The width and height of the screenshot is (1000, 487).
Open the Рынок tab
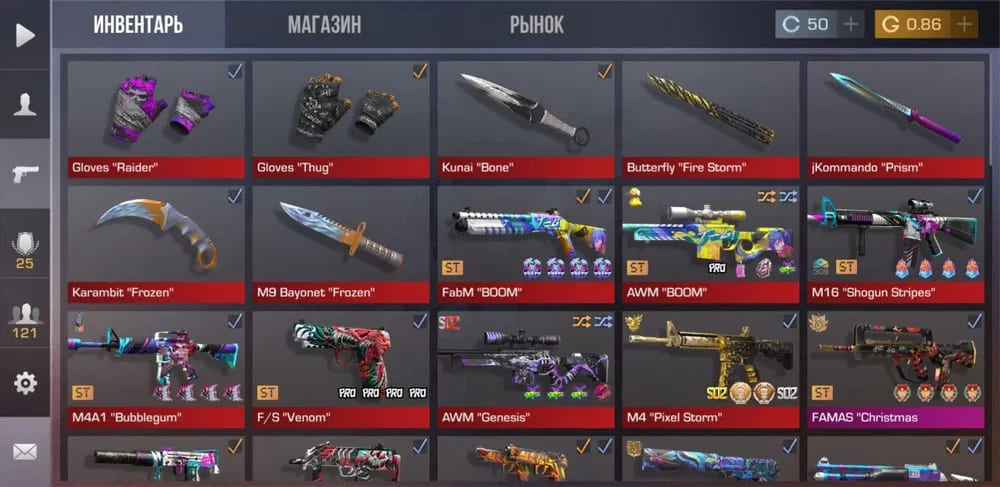pos(536,24)
